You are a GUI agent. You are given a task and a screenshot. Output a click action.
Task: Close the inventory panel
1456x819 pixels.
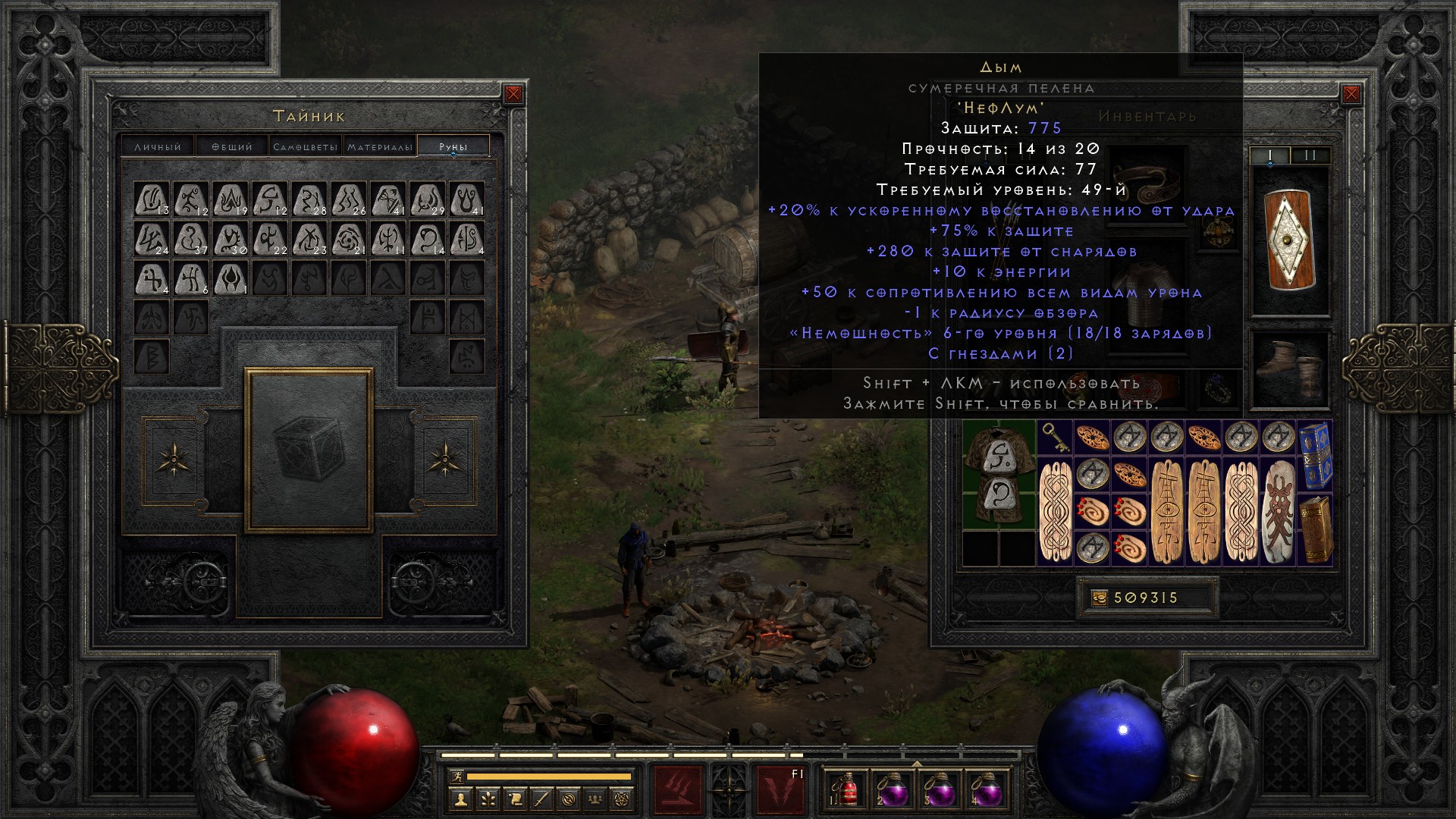pos(1351,94)
